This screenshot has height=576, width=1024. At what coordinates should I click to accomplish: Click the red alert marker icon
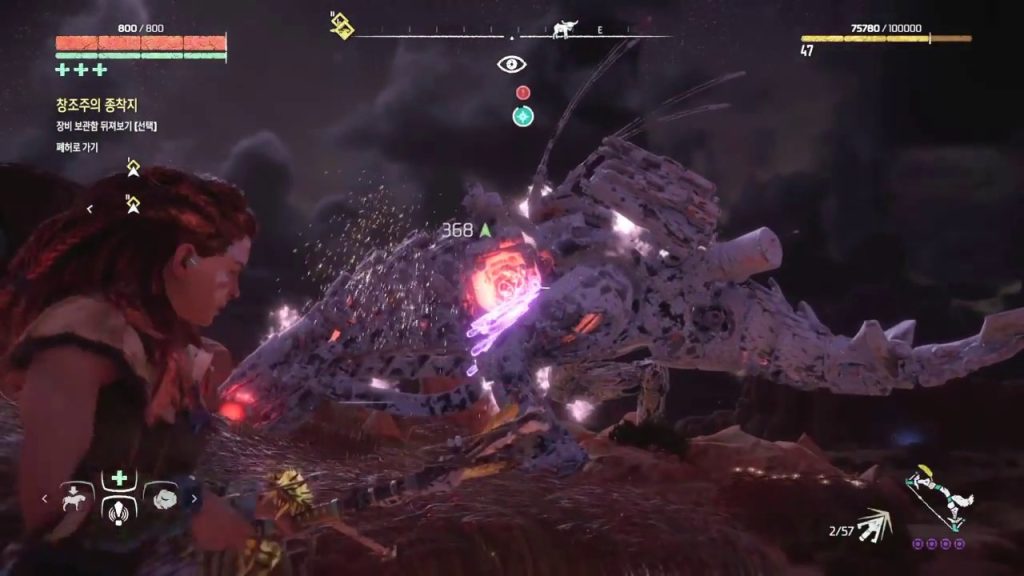522,92
